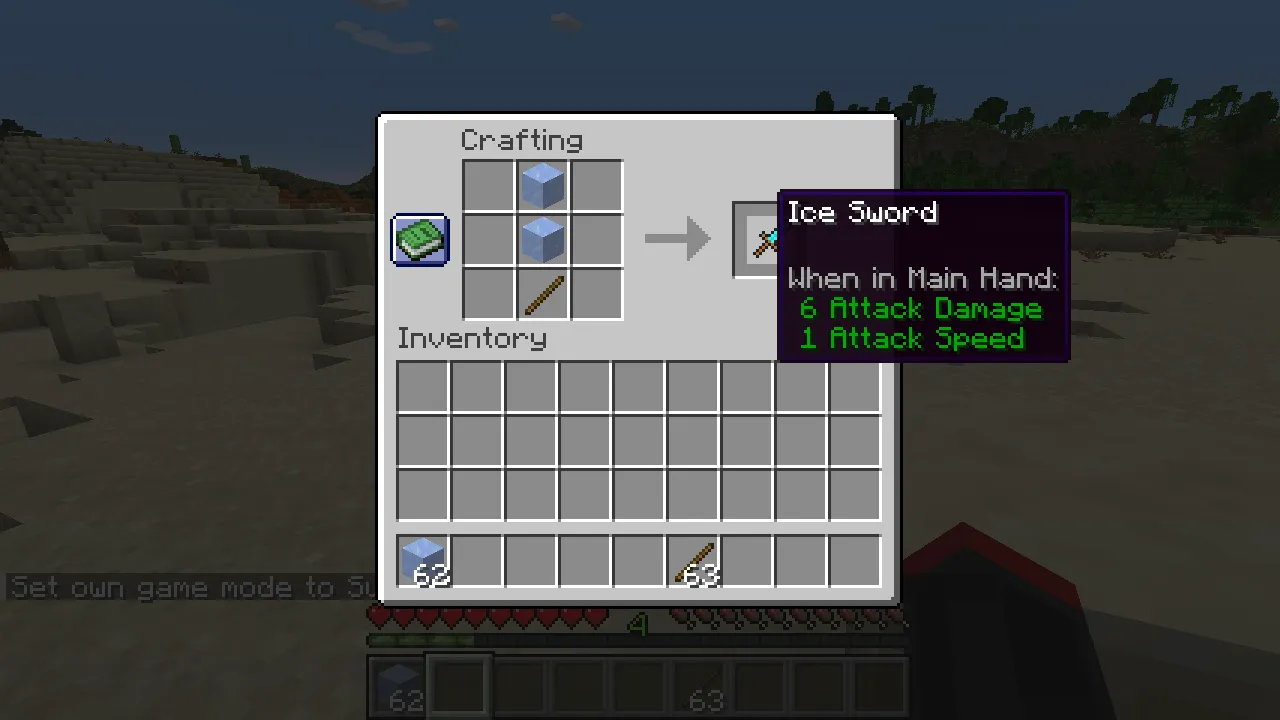Click the 6 Attack Damage text
This screenshot has width=1280, height=720.
[x=919, y=308]
